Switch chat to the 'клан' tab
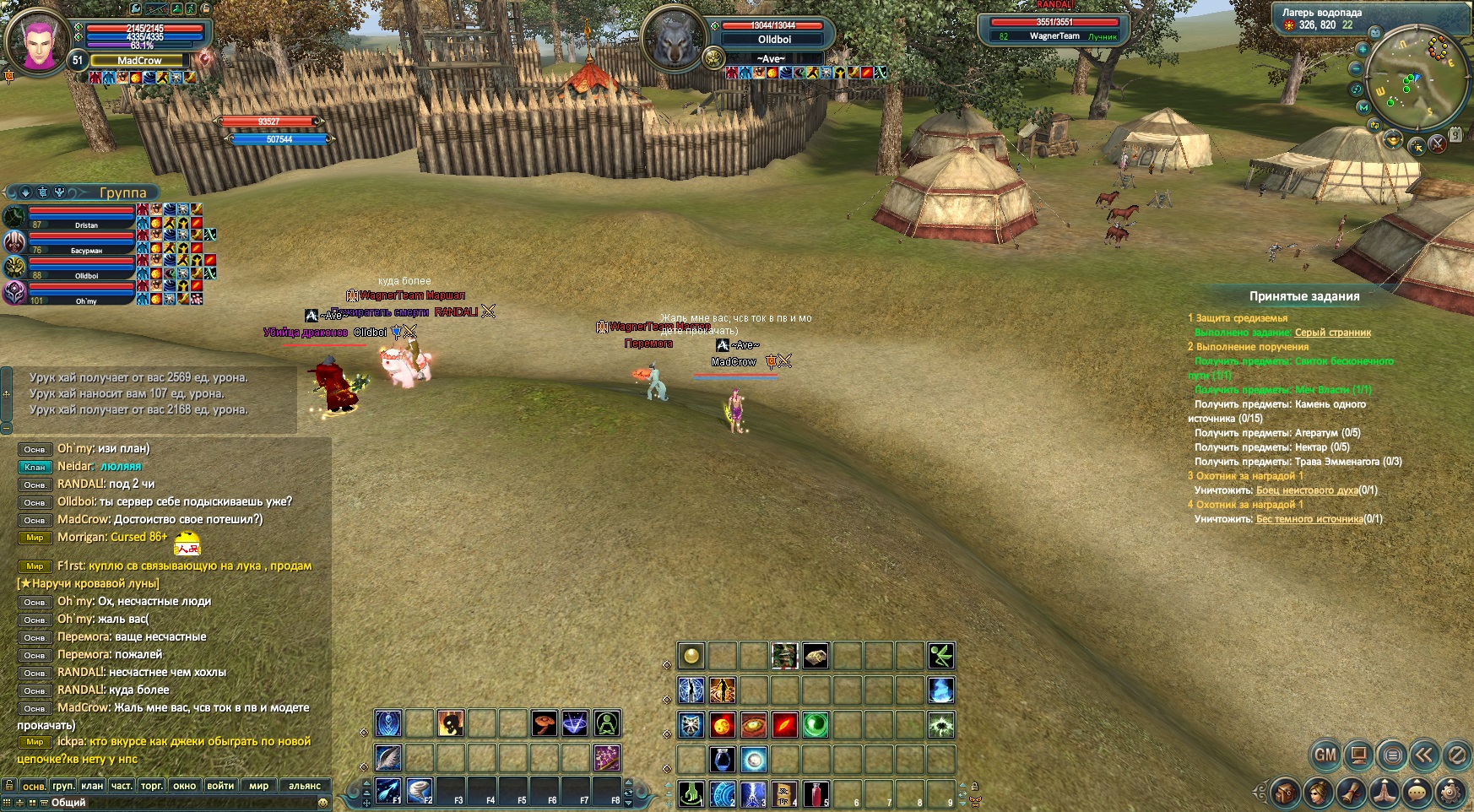Viewport: 1474px width, 812px height. (92, 786)
